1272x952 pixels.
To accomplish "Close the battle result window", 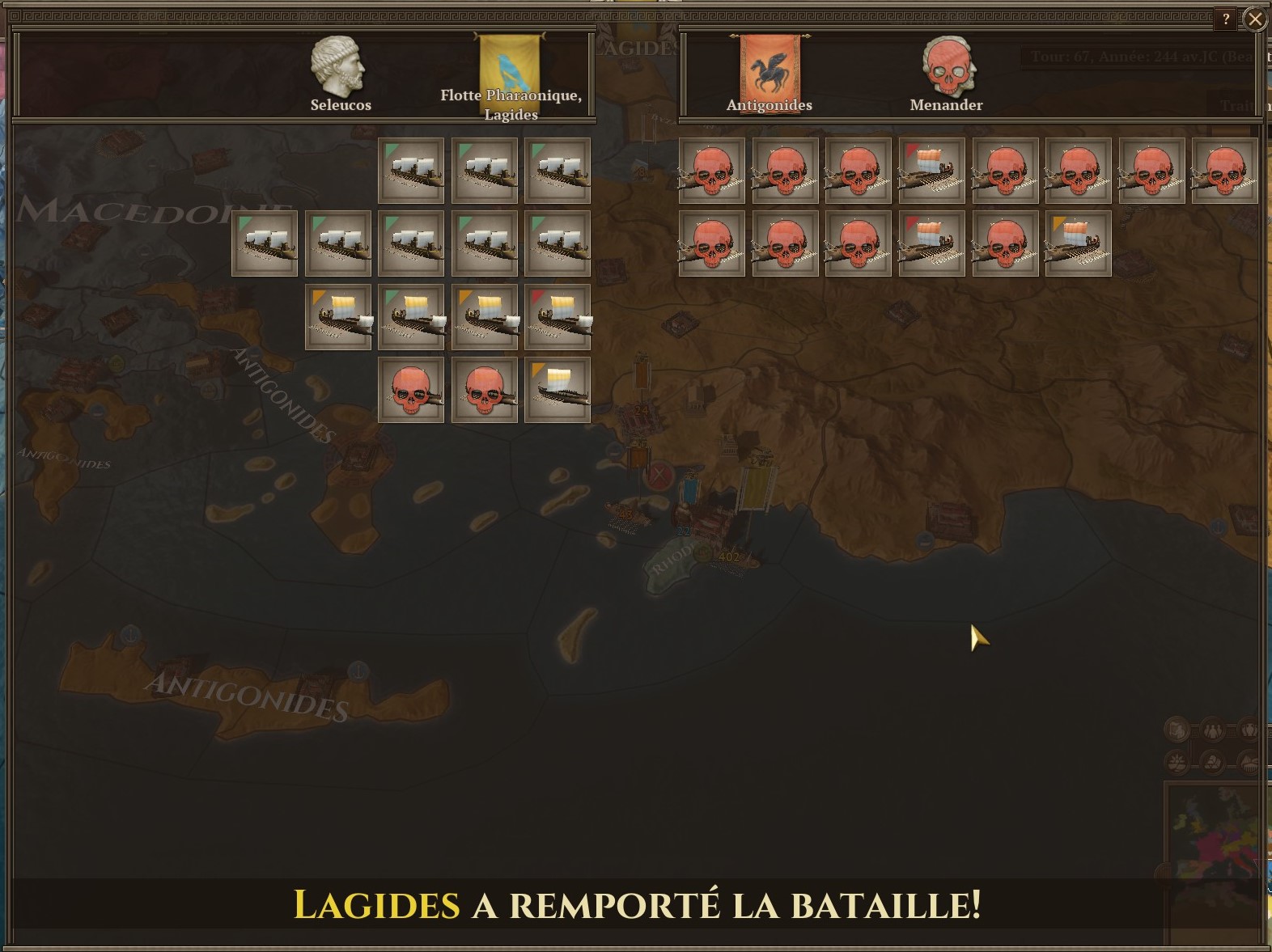I will (1255, 19).
